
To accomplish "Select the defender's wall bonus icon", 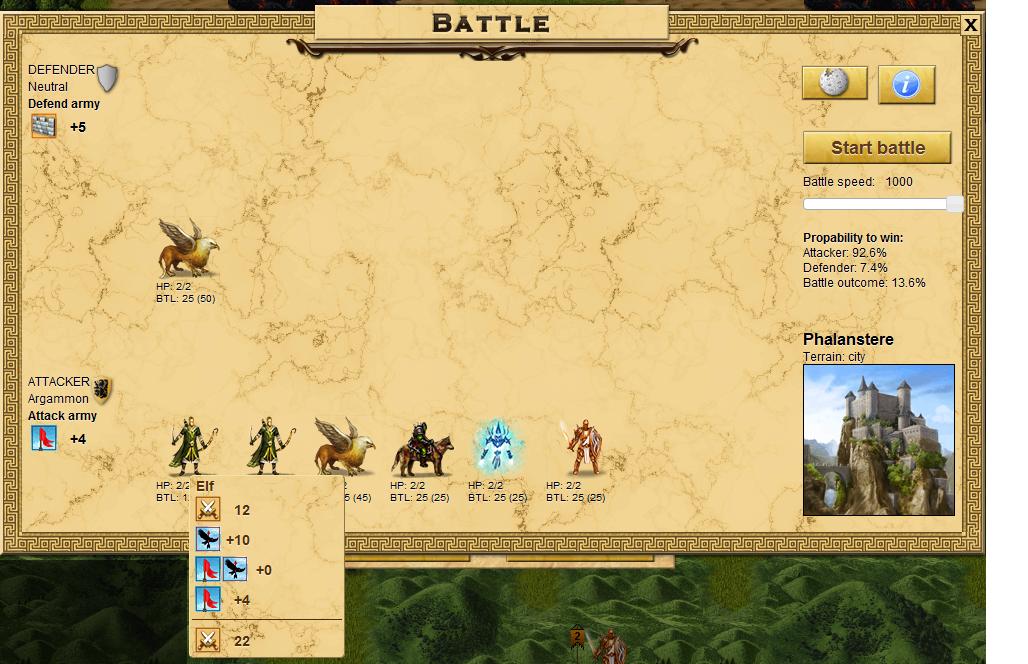I will [x=43, y=126].
